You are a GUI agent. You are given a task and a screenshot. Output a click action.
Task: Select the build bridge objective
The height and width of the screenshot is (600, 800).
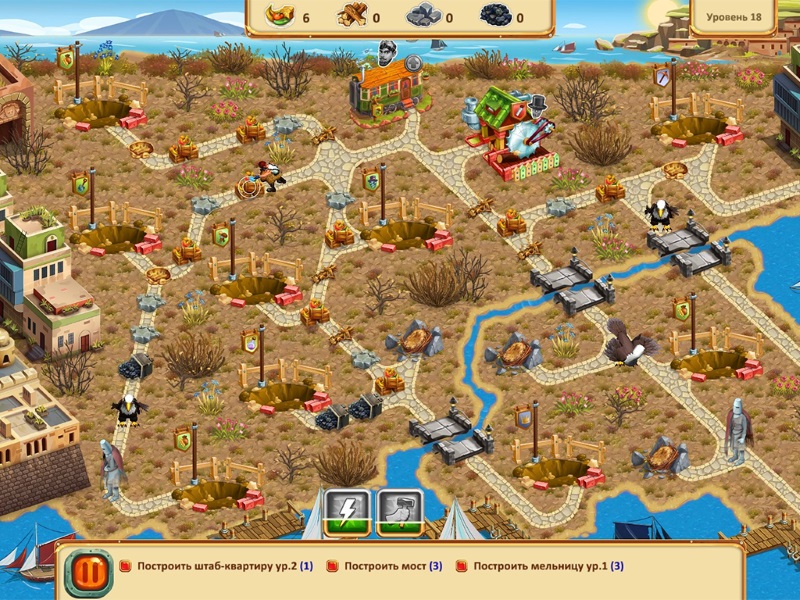pos(392,566)
